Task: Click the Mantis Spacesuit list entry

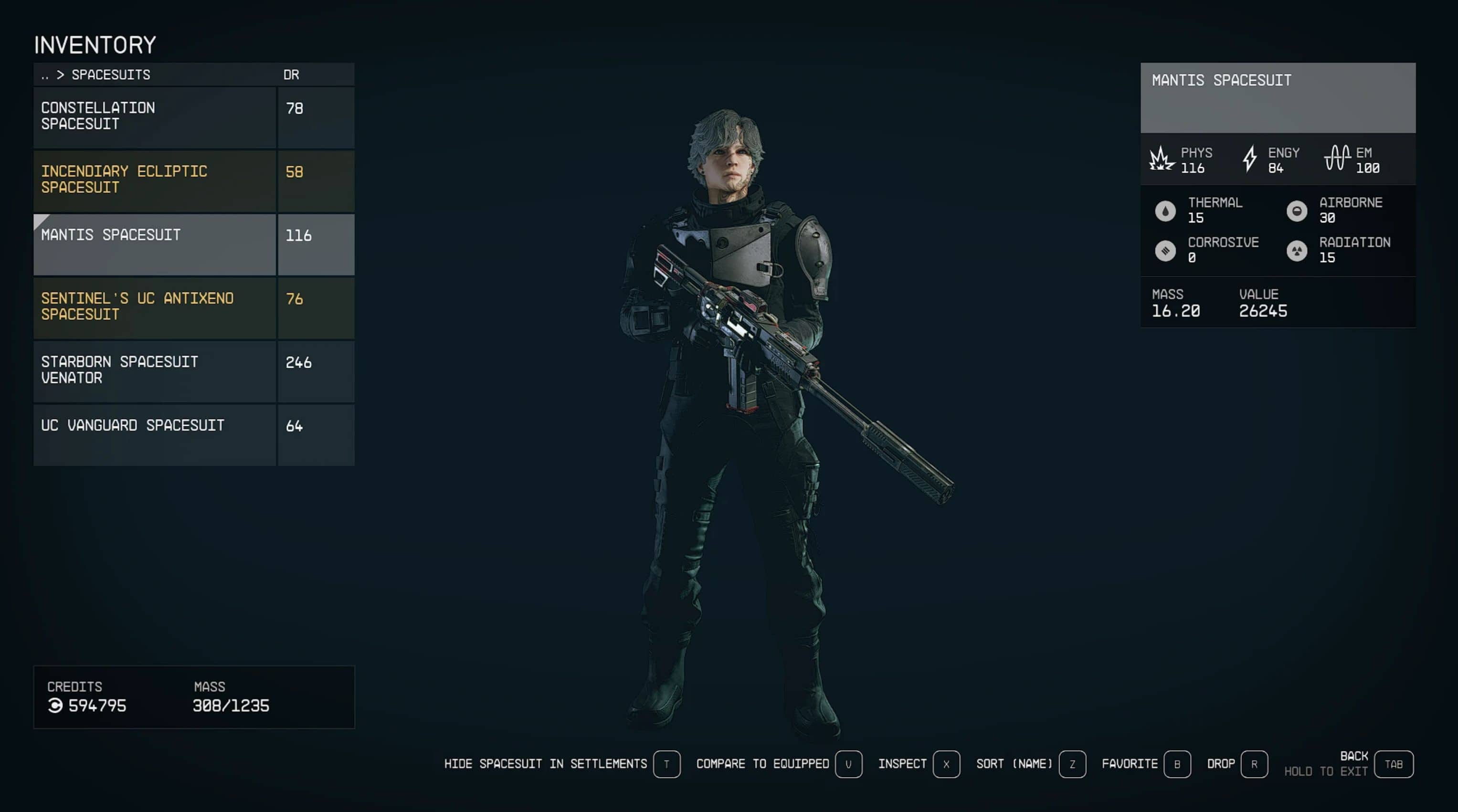Action: [x=154, y=244]
